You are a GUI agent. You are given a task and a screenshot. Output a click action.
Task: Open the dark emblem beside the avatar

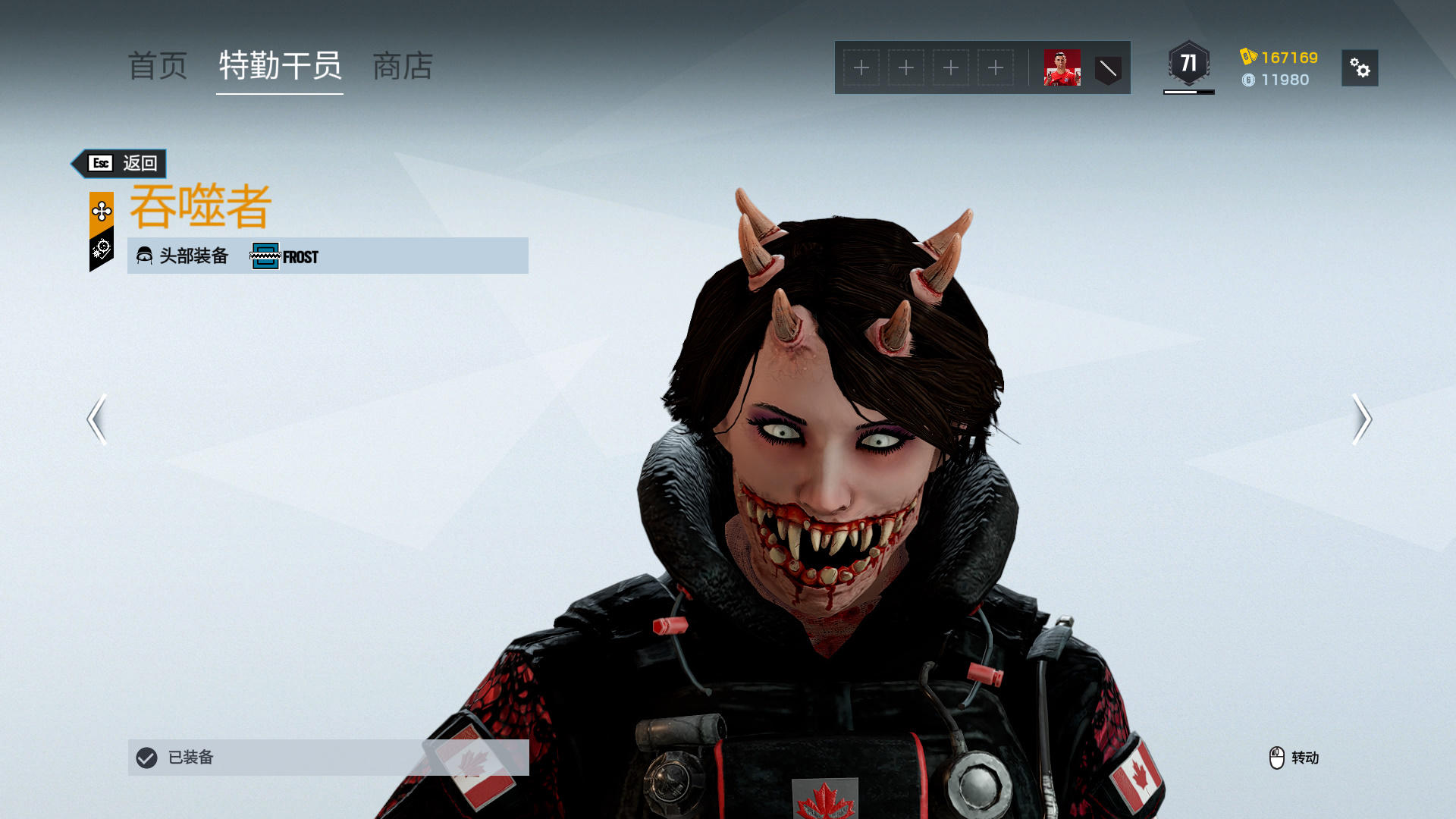[1108, 69]
